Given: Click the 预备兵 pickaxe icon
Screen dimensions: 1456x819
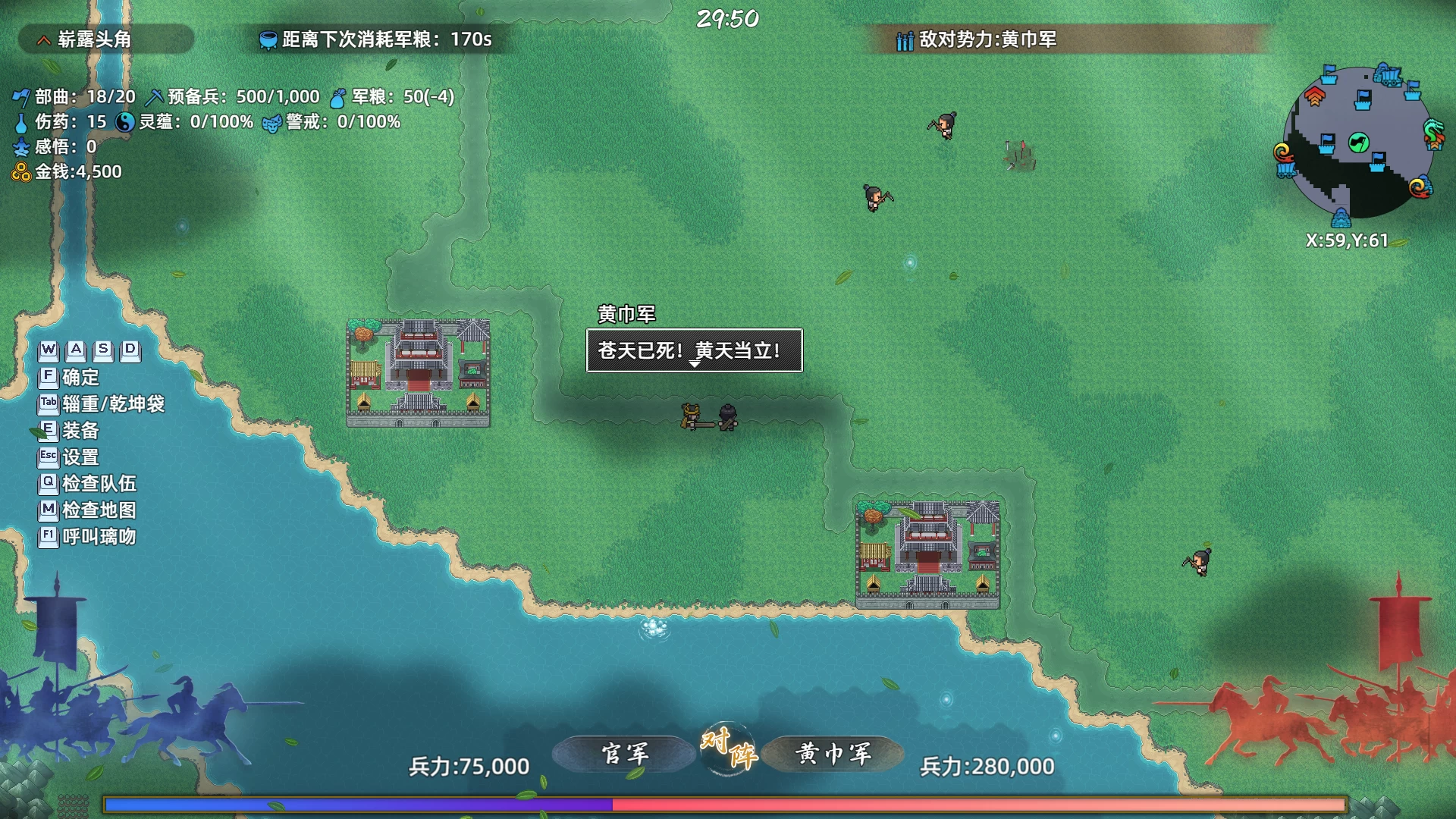Looking at the screenshot, I should [155, 96].
